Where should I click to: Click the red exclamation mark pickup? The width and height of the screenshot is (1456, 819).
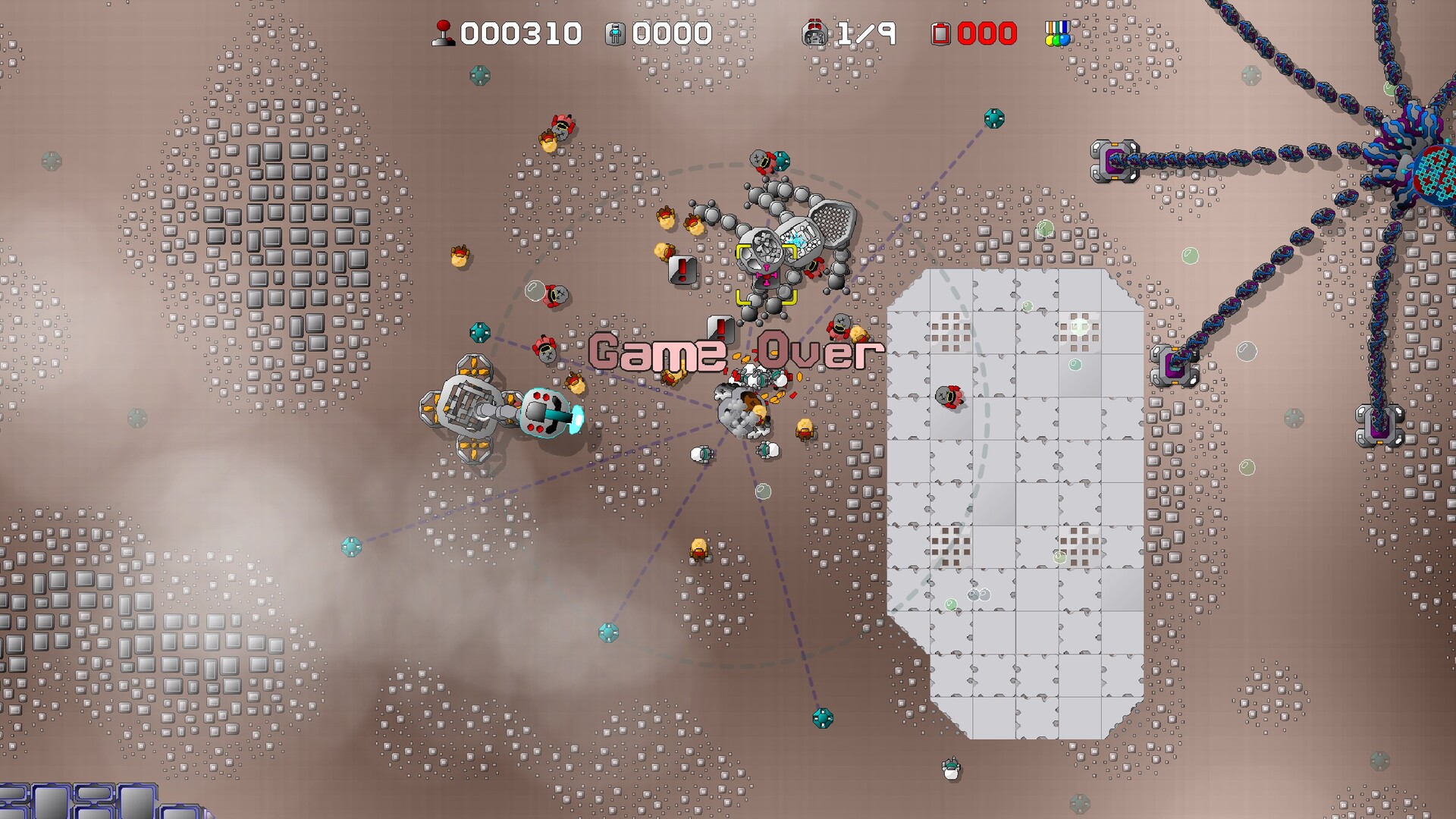coord(681,271)
